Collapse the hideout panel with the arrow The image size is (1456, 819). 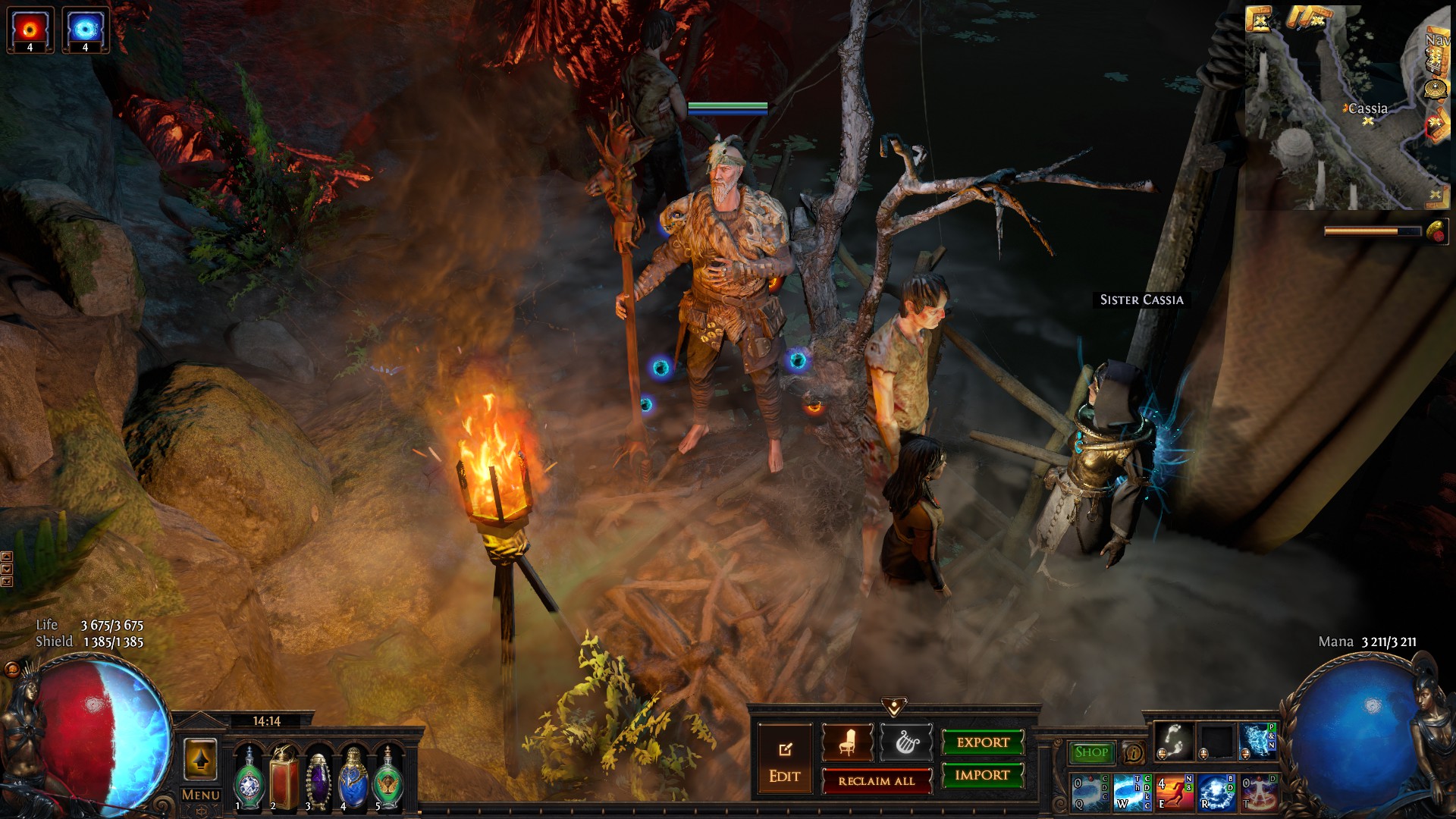pyautogui.click(x=894, y=708)
